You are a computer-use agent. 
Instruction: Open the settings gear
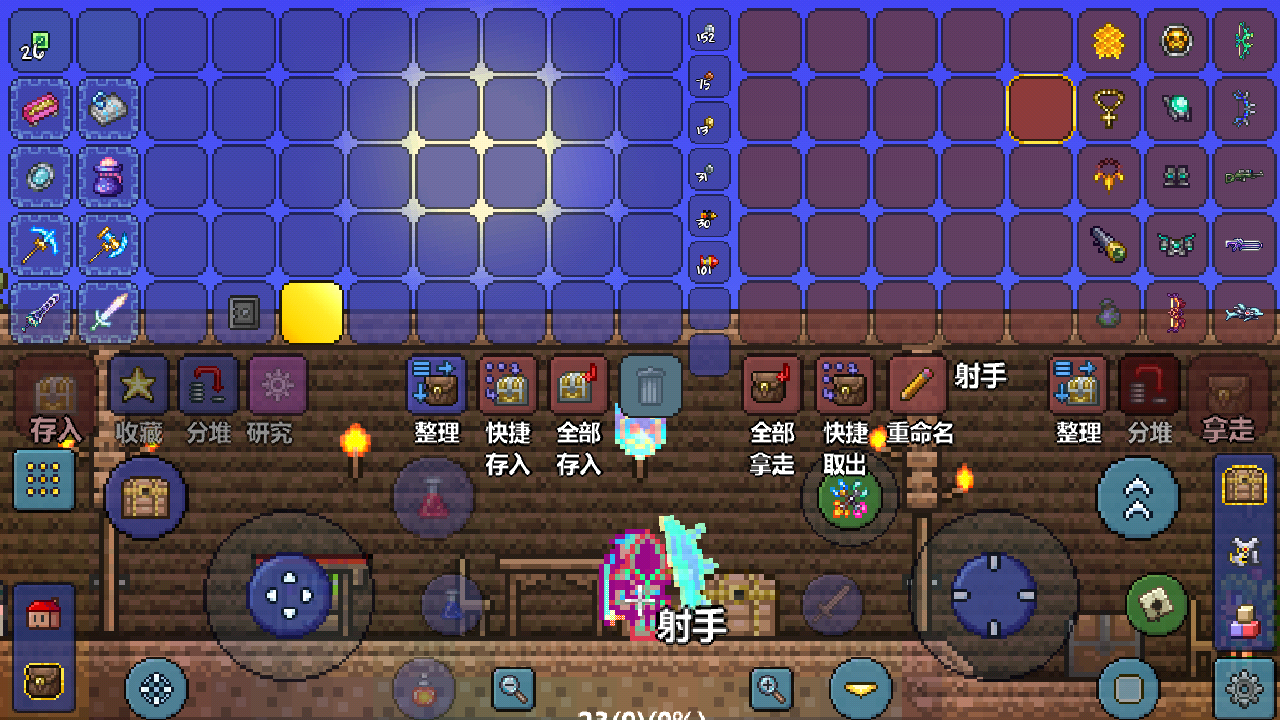click(x=1243, y=688)
